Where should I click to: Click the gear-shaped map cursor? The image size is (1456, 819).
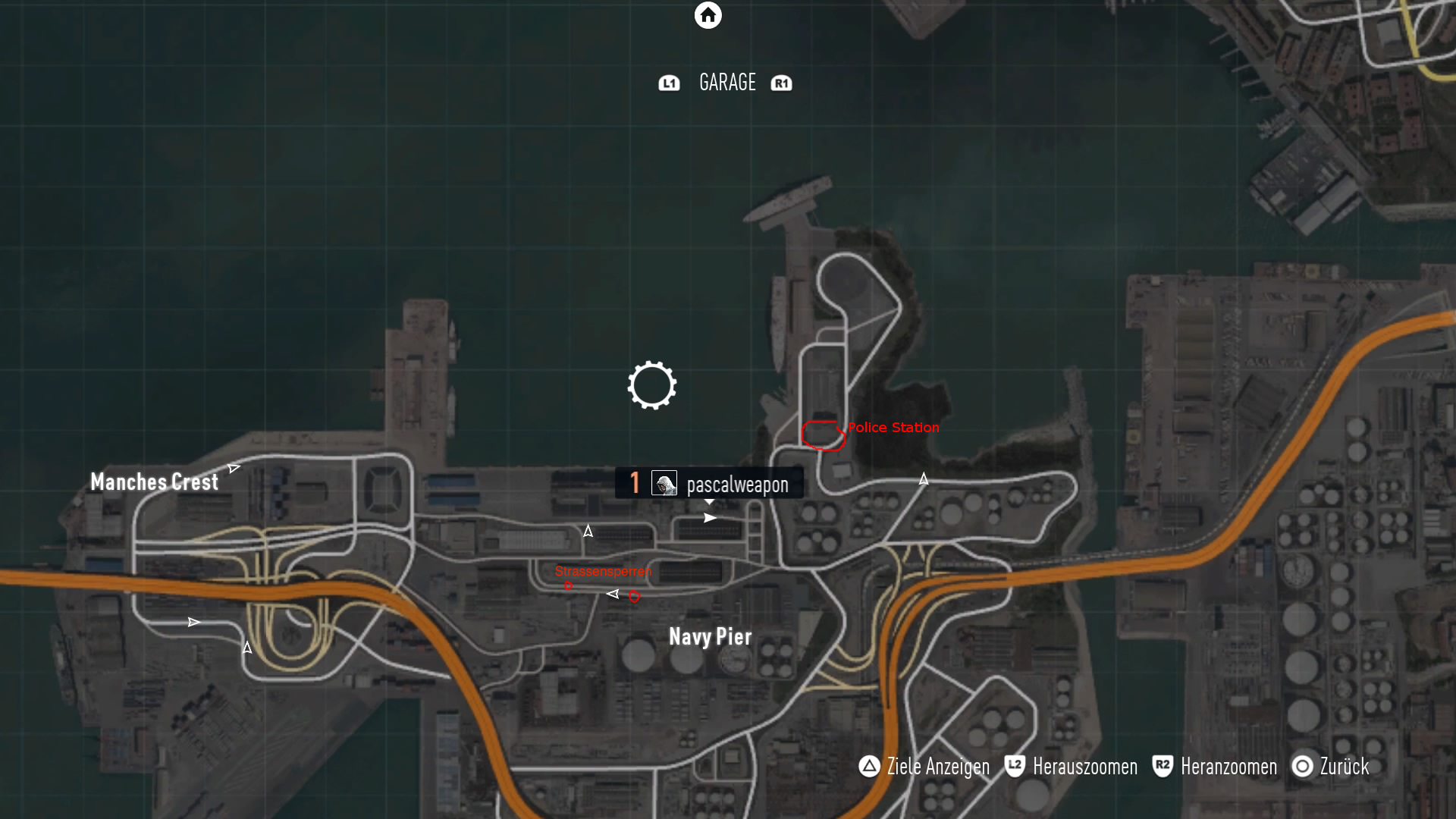pyautogui.click(x=652, y=385)
